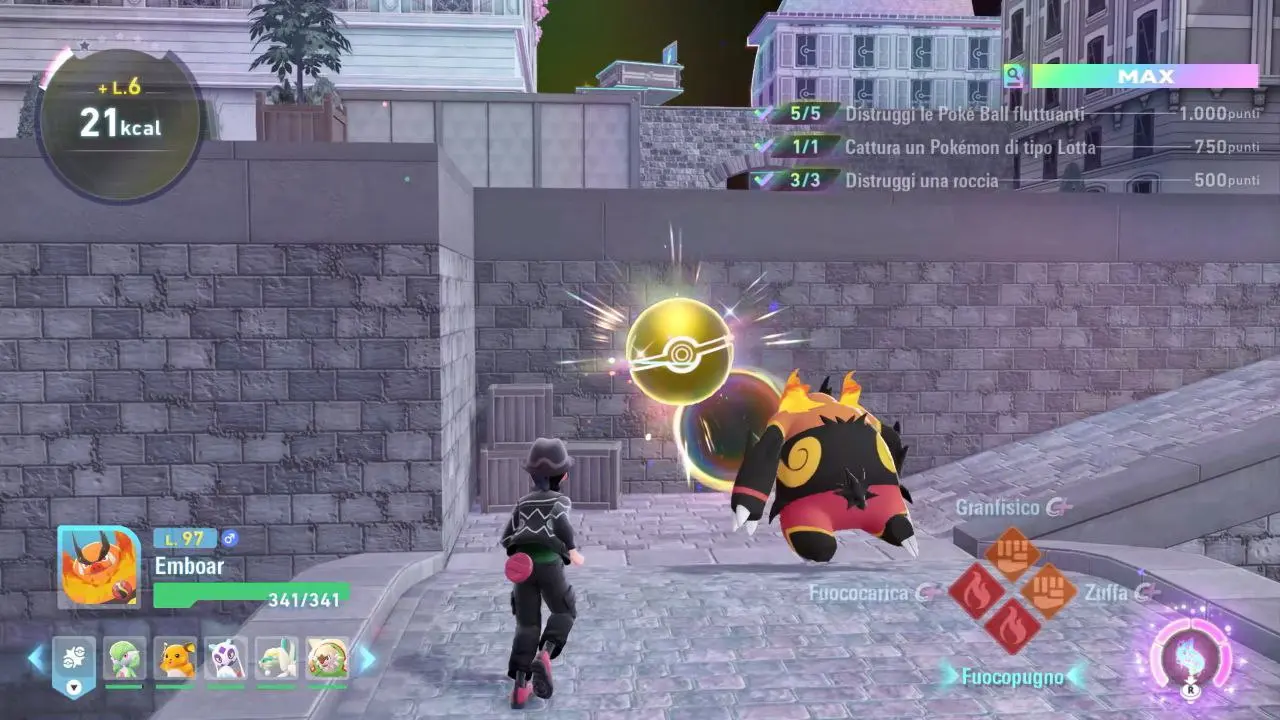Click the magnifier icon beside the MAX bar
Viewport: 1280px width, 720px height.
[1014, 76]
